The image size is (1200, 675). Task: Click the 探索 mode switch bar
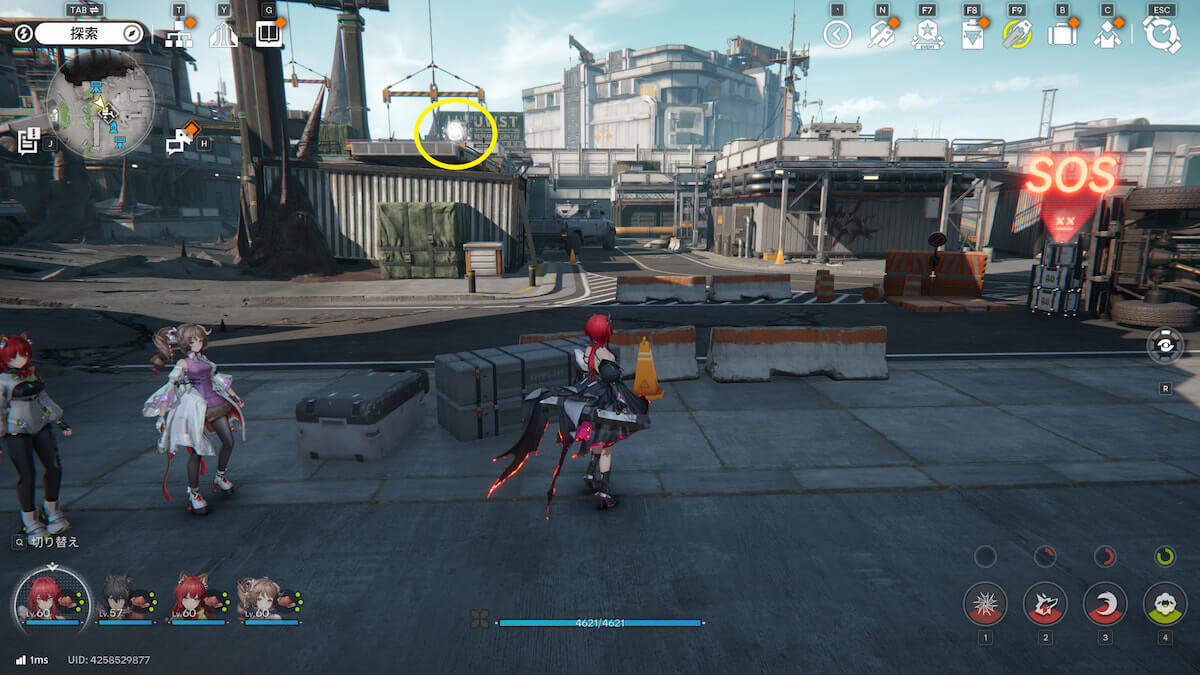(x=90, y=34)
